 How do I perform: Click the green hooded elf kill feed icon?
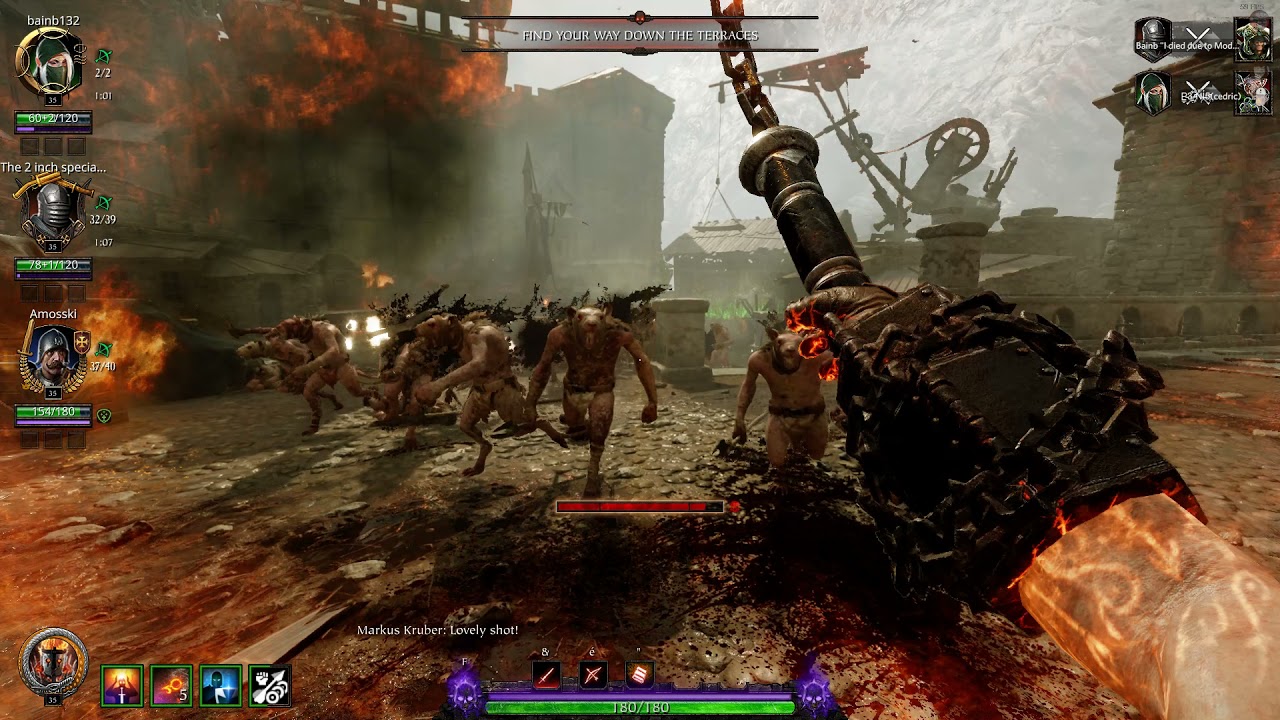click(x=1152, y=93)
